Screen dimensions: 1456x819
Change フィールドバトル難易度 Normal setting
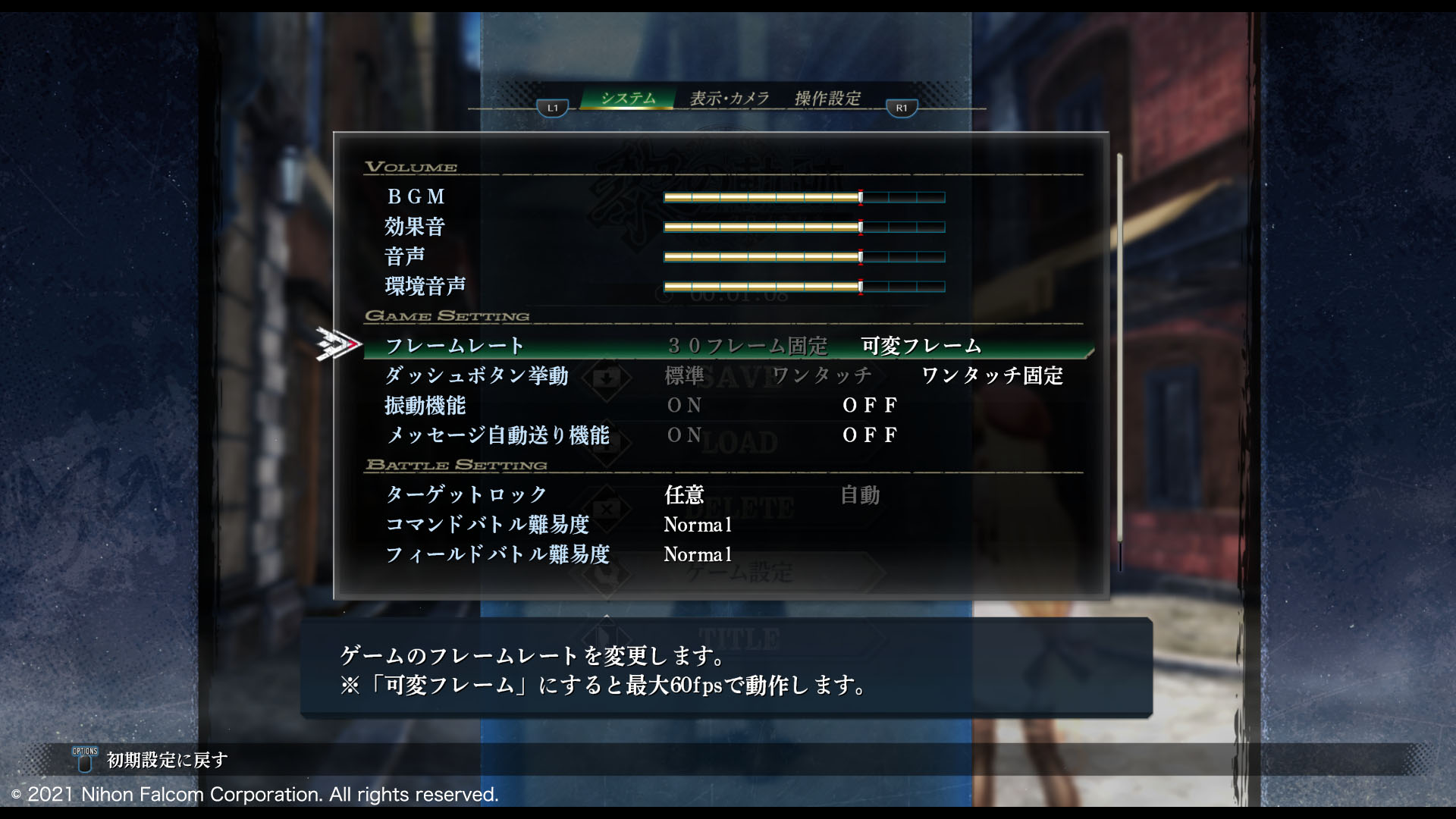point(698,555)
